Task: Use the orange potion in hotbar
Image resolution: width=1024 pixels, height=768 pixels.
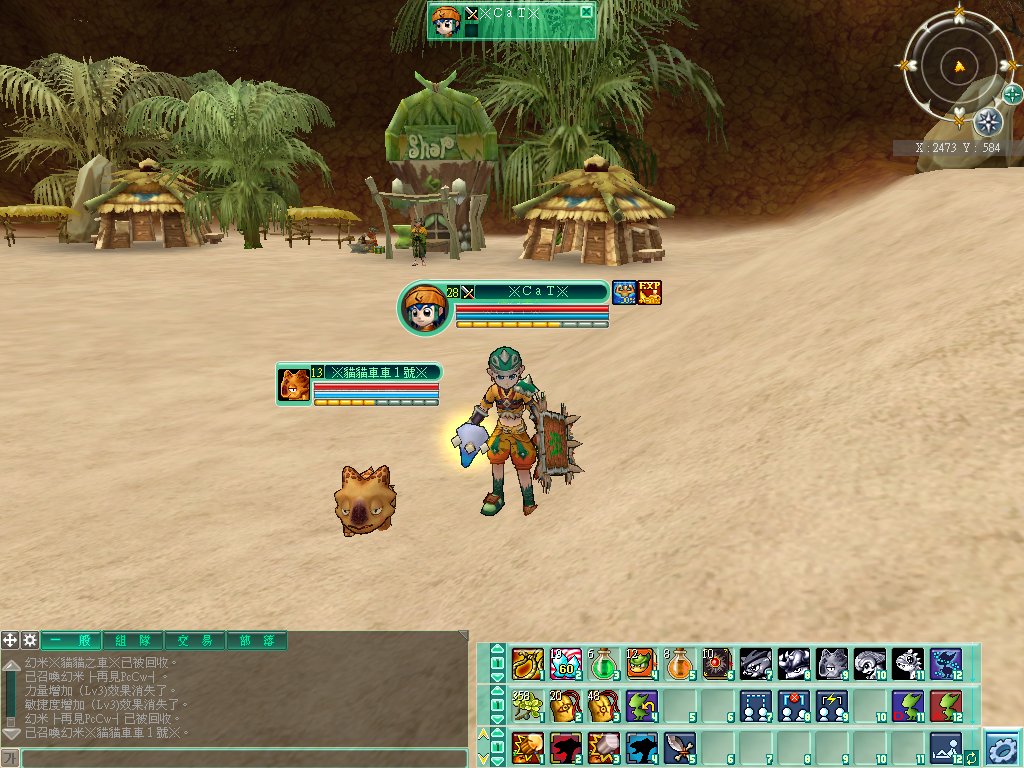Action: (680, 663)
